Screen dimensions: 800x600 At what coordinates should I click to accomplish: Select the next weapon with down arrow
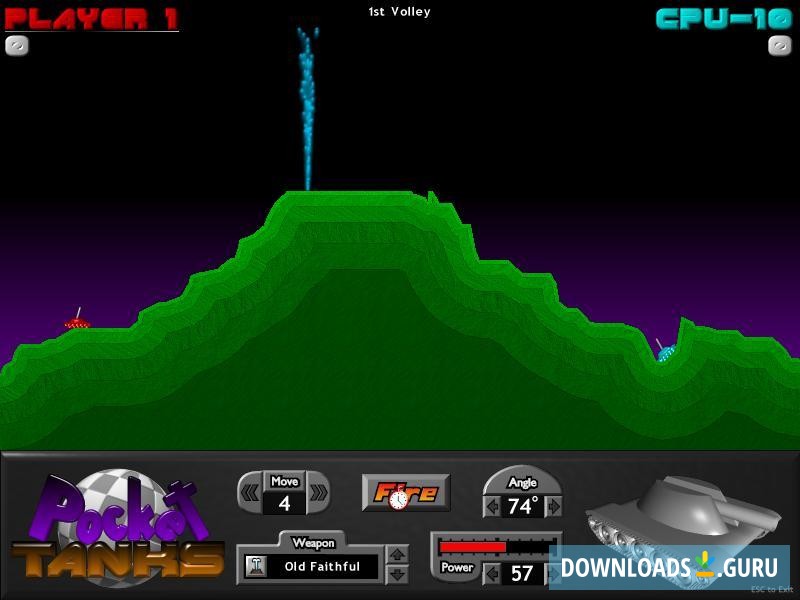point(397,575)
